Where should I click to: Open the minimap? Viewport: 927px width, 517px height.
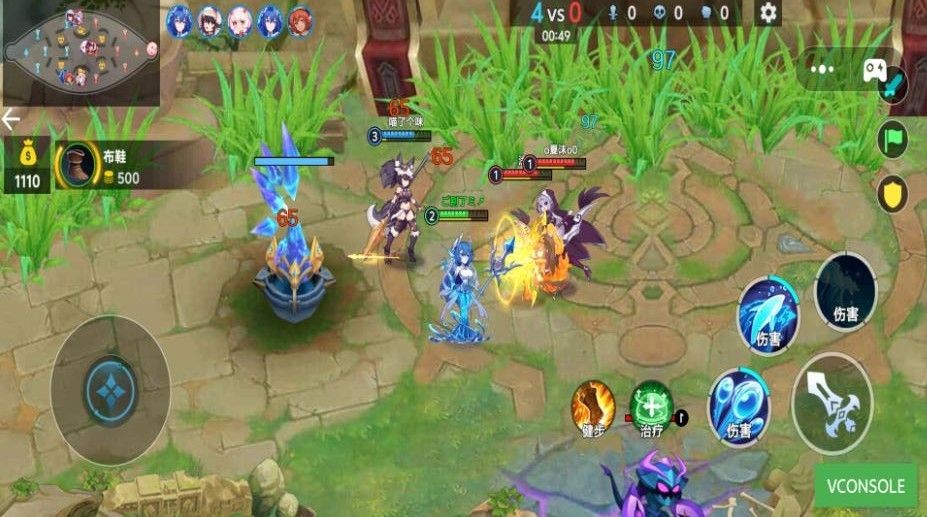coord(80,50)
